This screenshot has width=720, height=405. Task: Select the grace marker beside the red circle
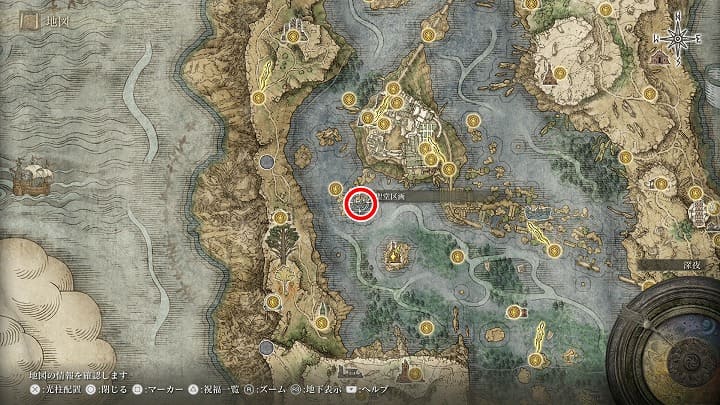click(x=336, y=188)
